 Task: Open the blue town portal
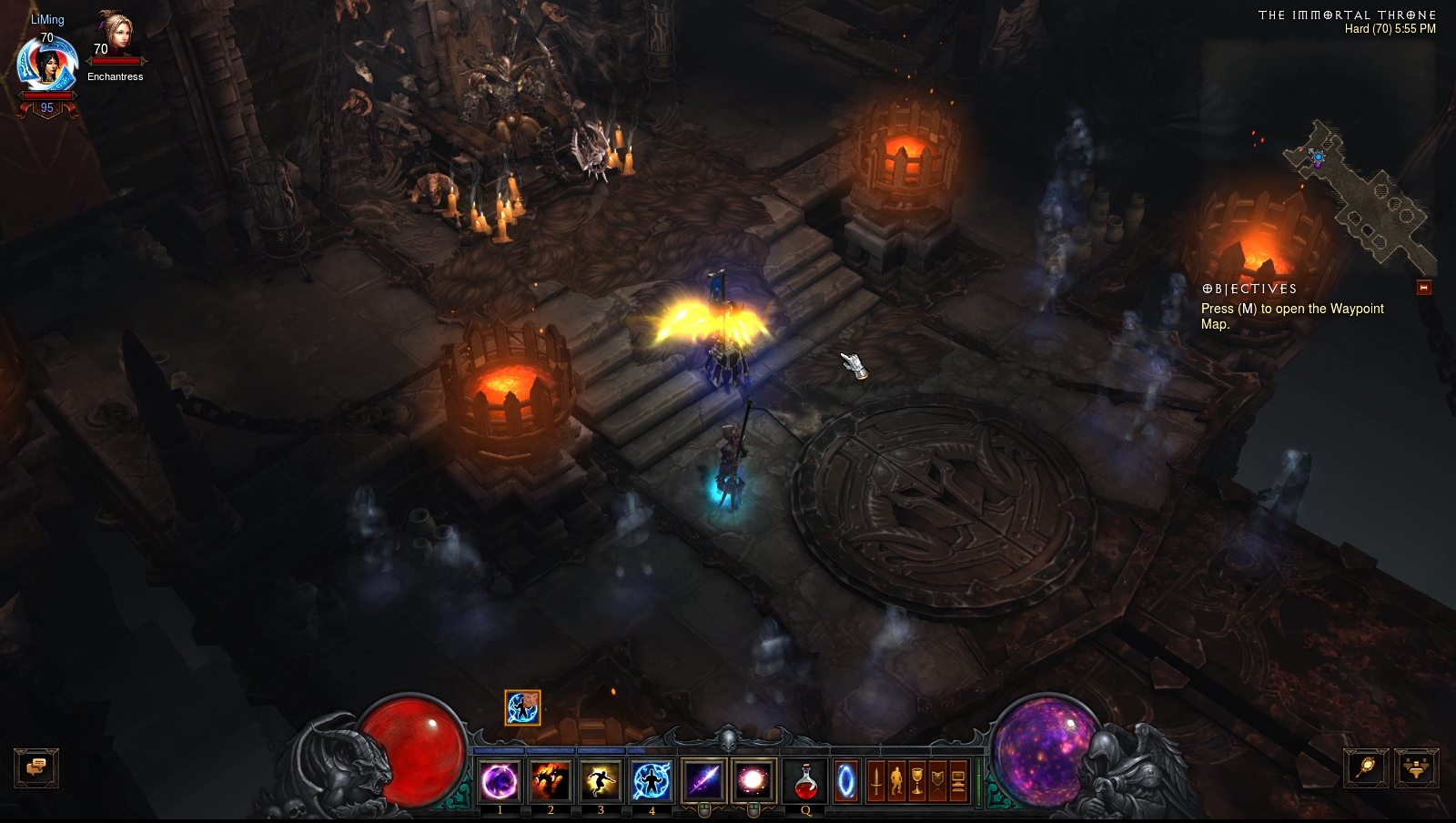(x=846, y=781)
